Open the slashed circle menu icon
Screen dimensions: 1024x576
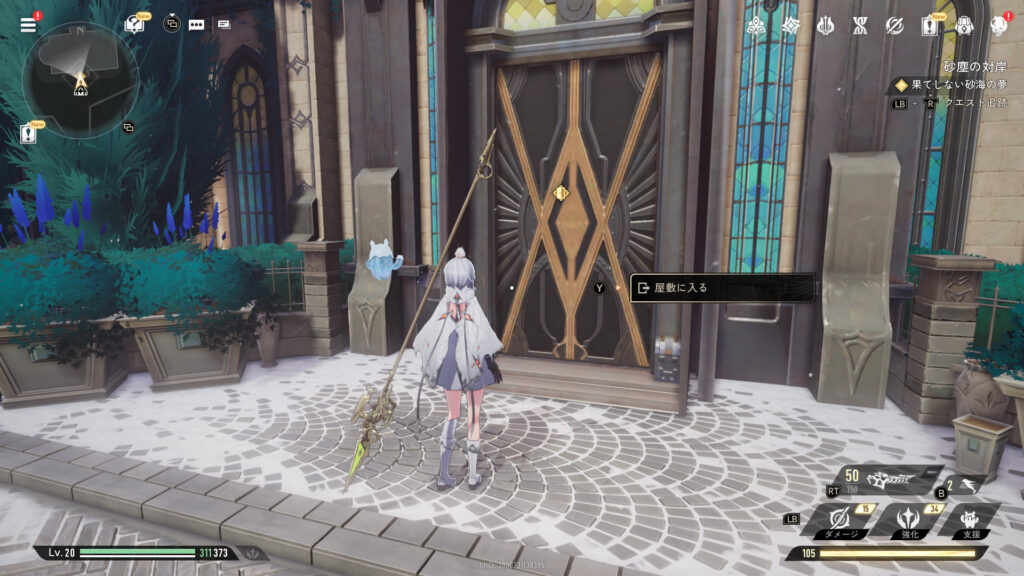pos(895,25)
